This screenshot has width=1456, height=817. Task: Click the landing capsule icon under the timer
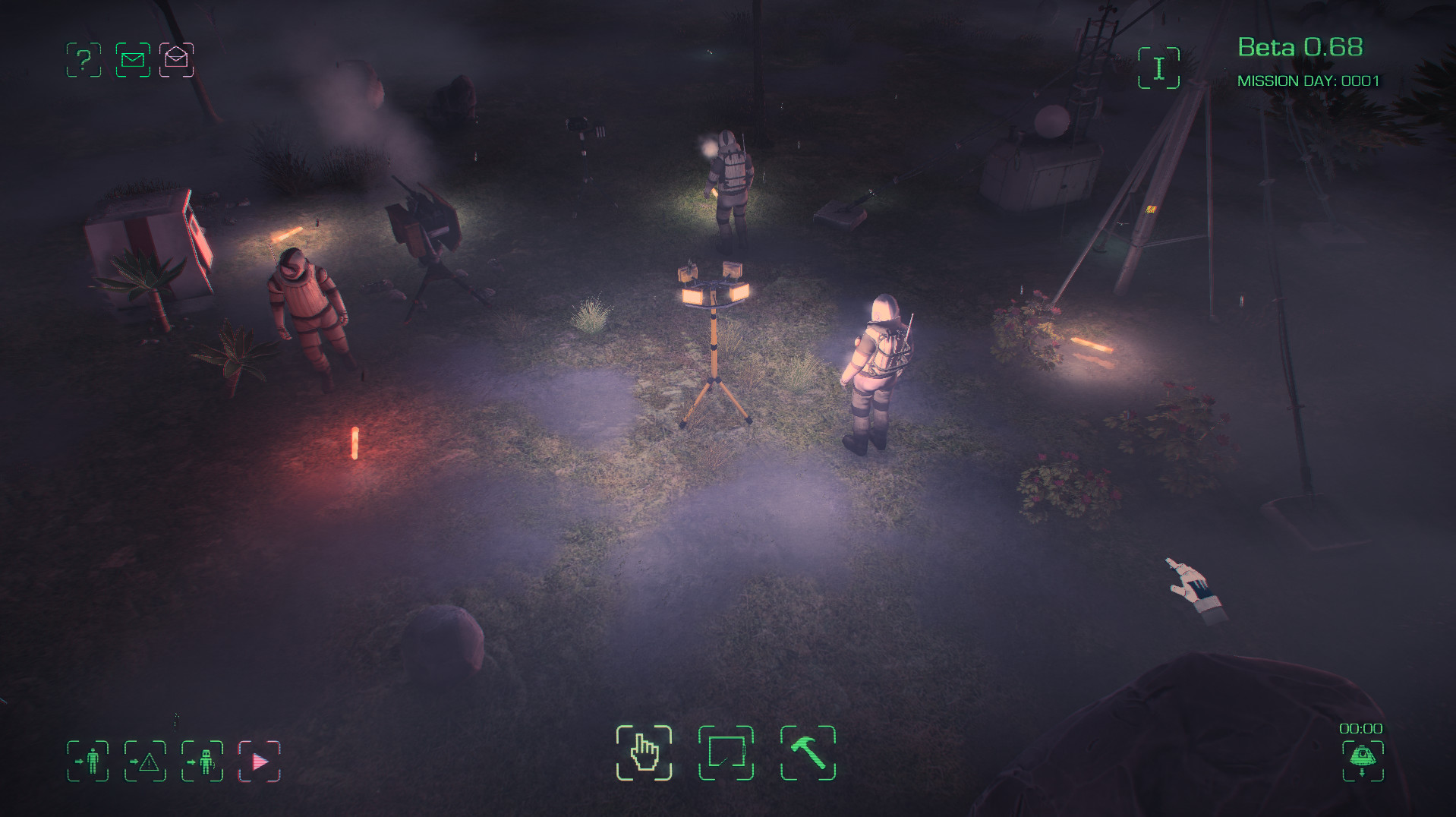[1363, 759]
